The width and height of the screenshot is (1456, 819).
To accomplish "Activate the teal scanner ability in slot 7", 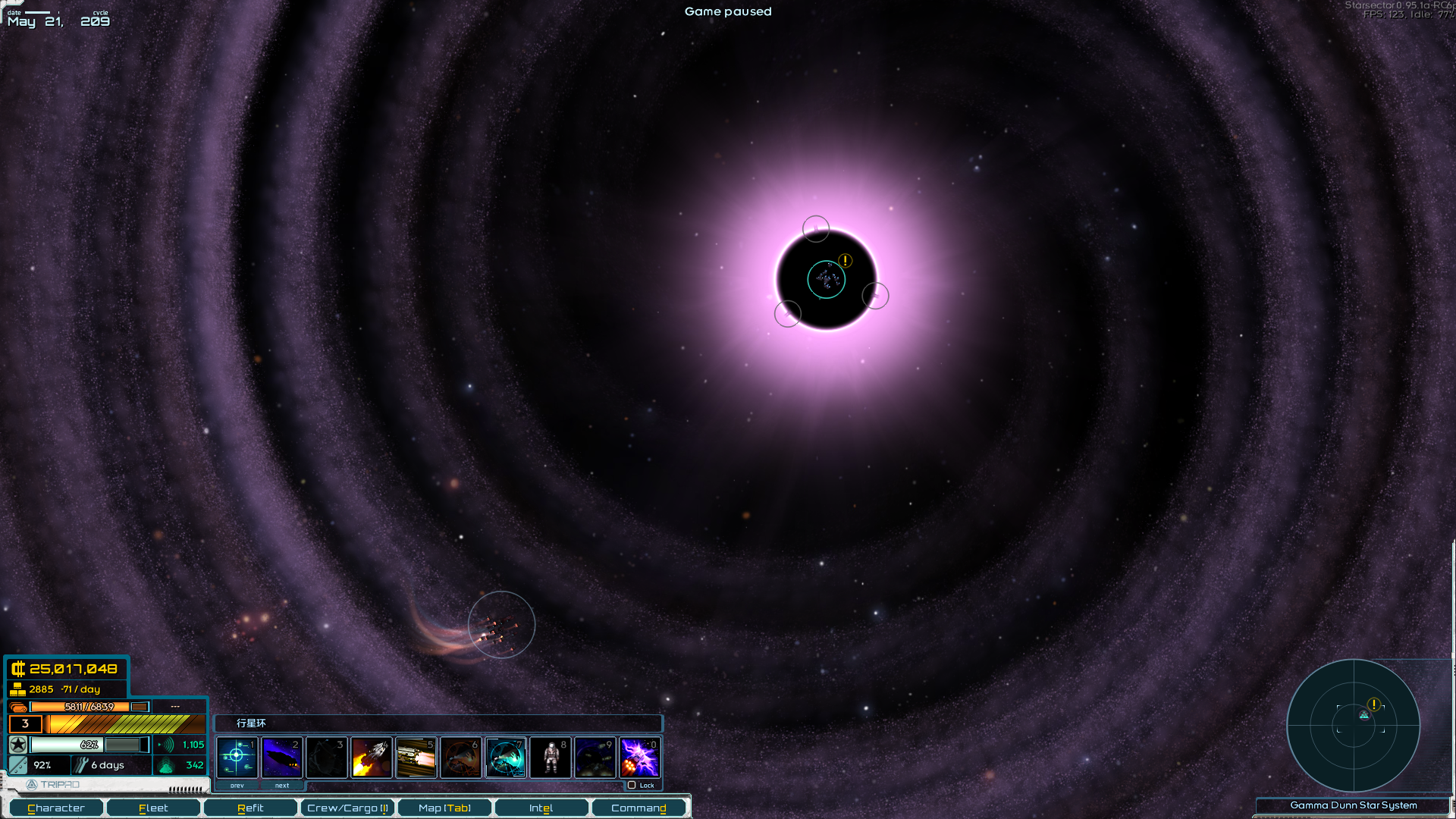I will pos(506,757).
